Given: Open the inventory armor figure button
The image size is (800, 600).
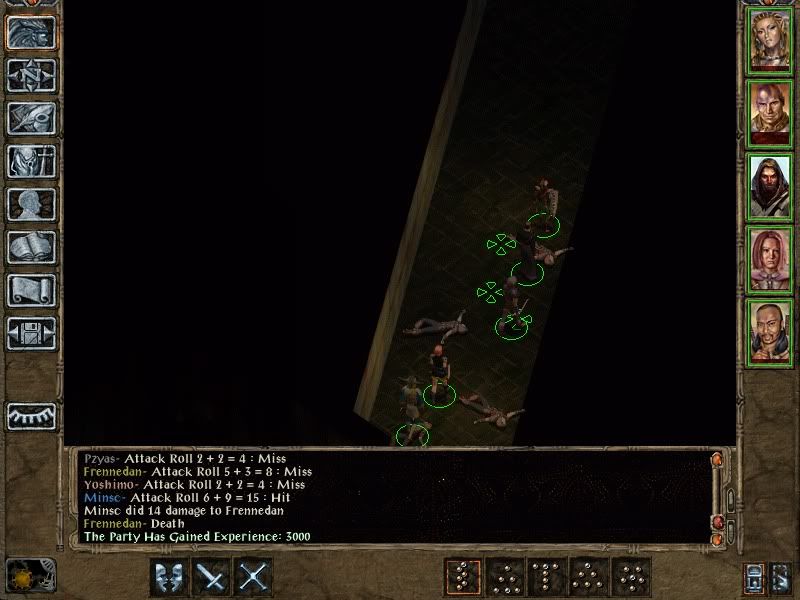Looking at the screenshot, I should point(31,160).
